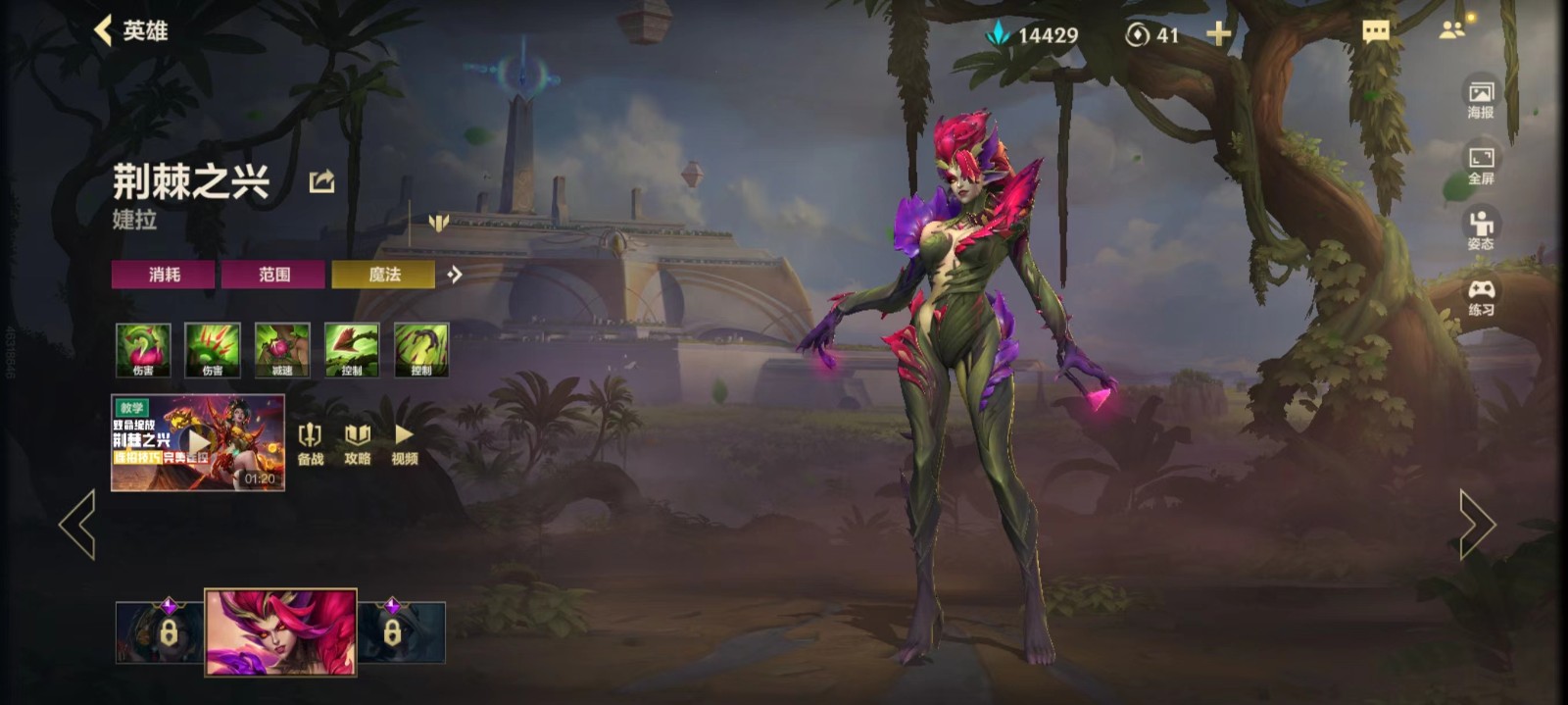
Task: Switch to 全屏 fullscreen view
Action: 1480,164
